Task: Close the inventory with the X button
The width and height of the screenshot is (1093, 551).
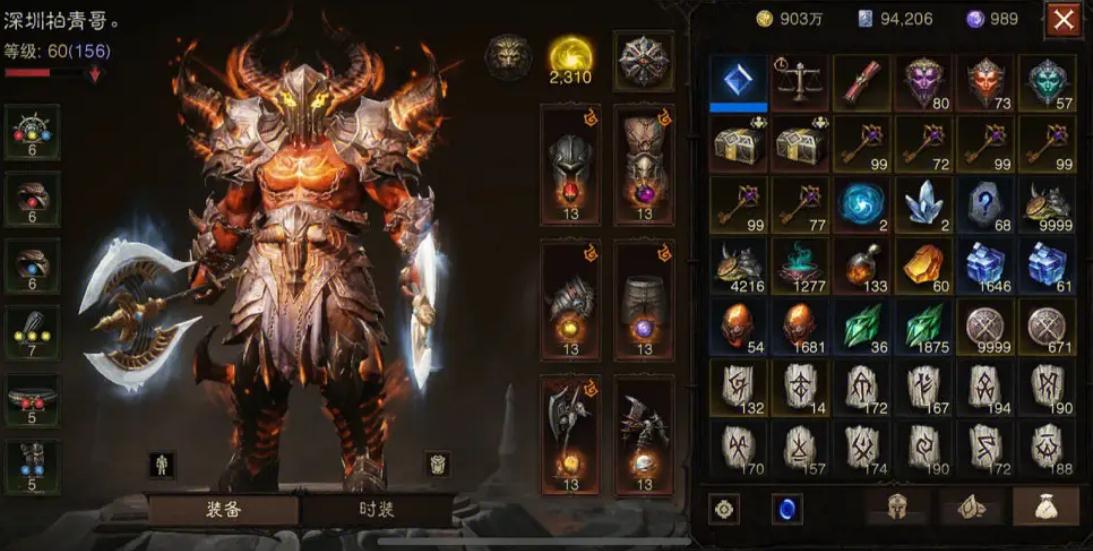Action: (x=1062, y=19)
